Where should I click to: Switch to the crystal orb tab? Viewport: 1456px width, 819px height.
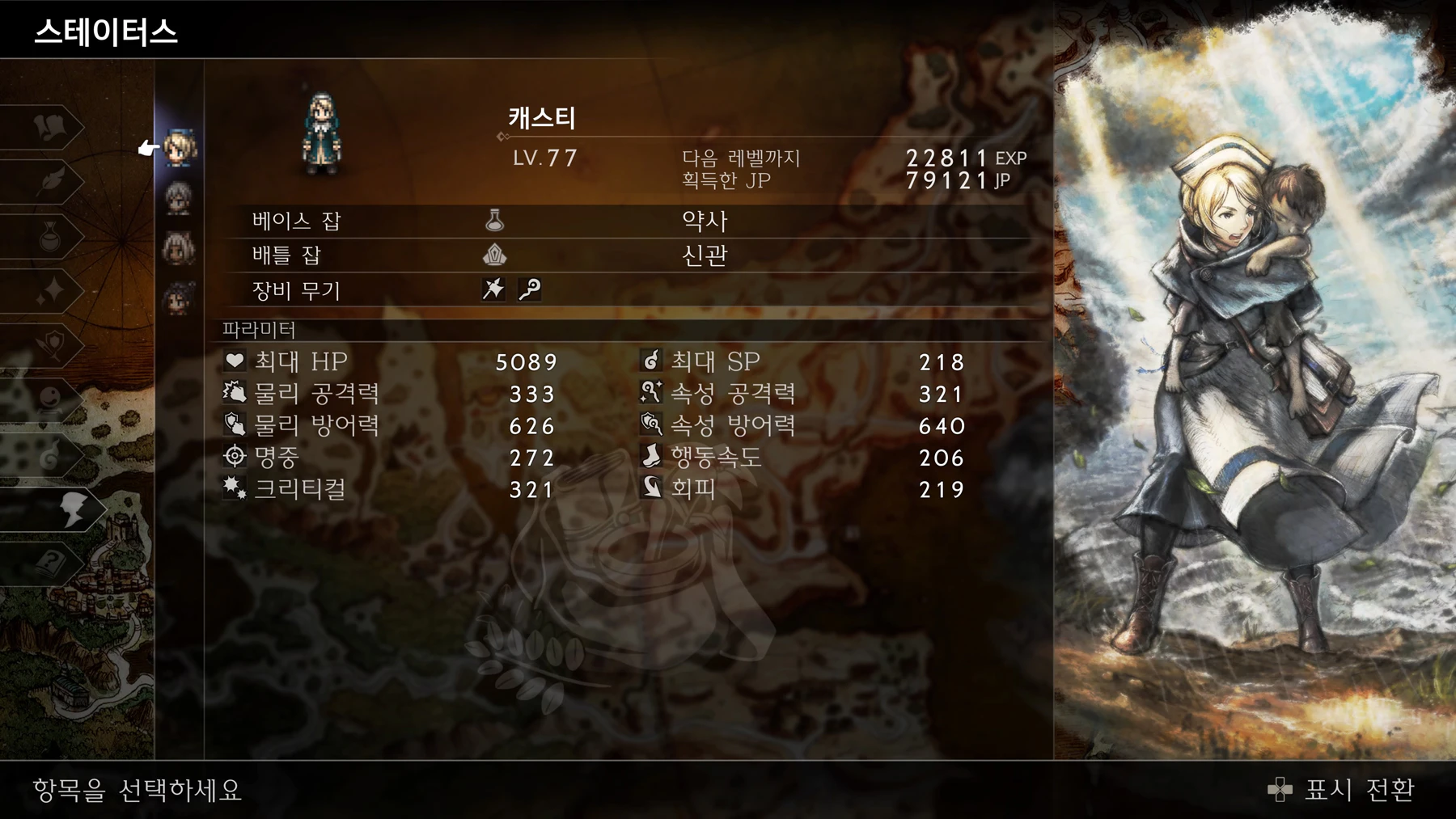tap(50, 399)
